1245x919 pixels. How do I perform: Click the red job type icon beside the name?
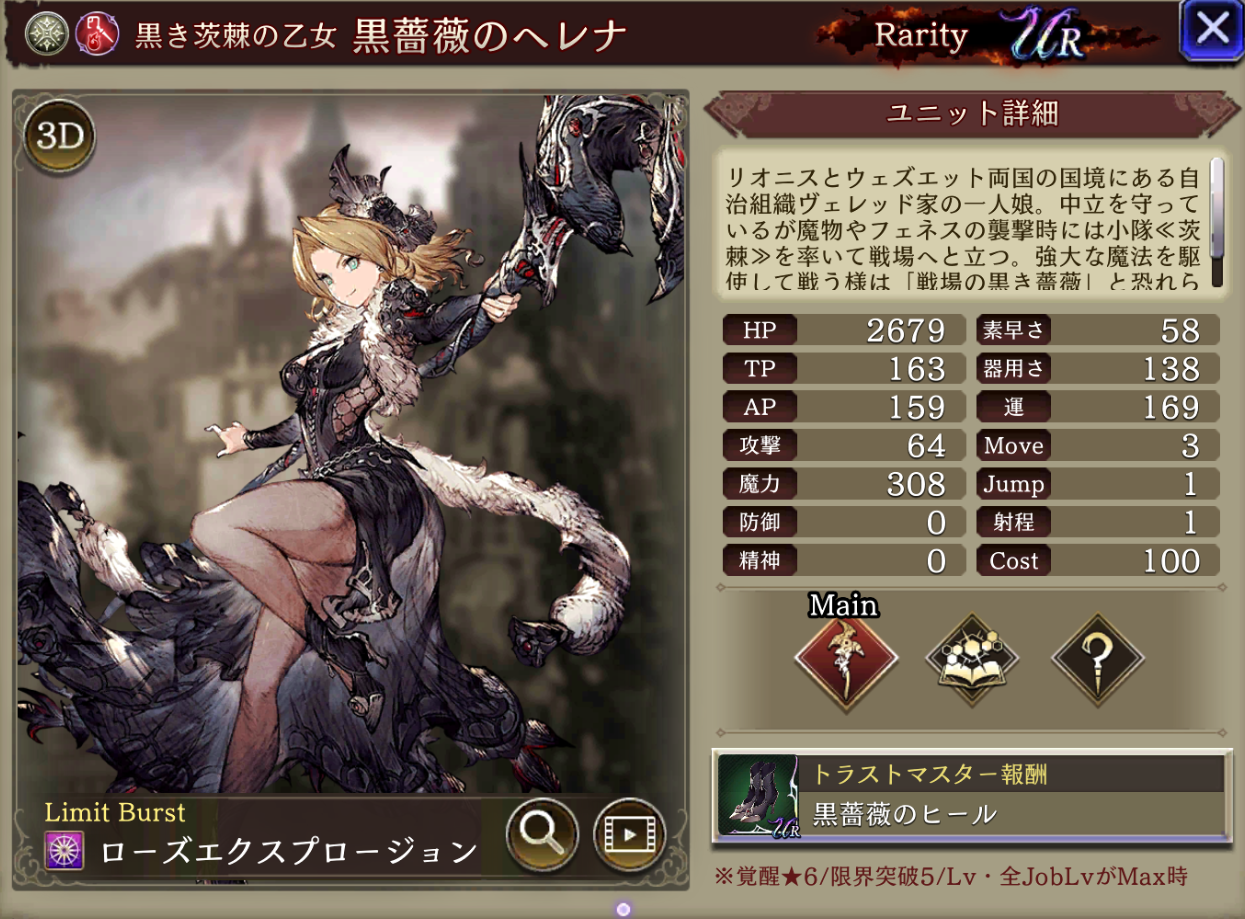pyautogui.click(x=96, y=34)
